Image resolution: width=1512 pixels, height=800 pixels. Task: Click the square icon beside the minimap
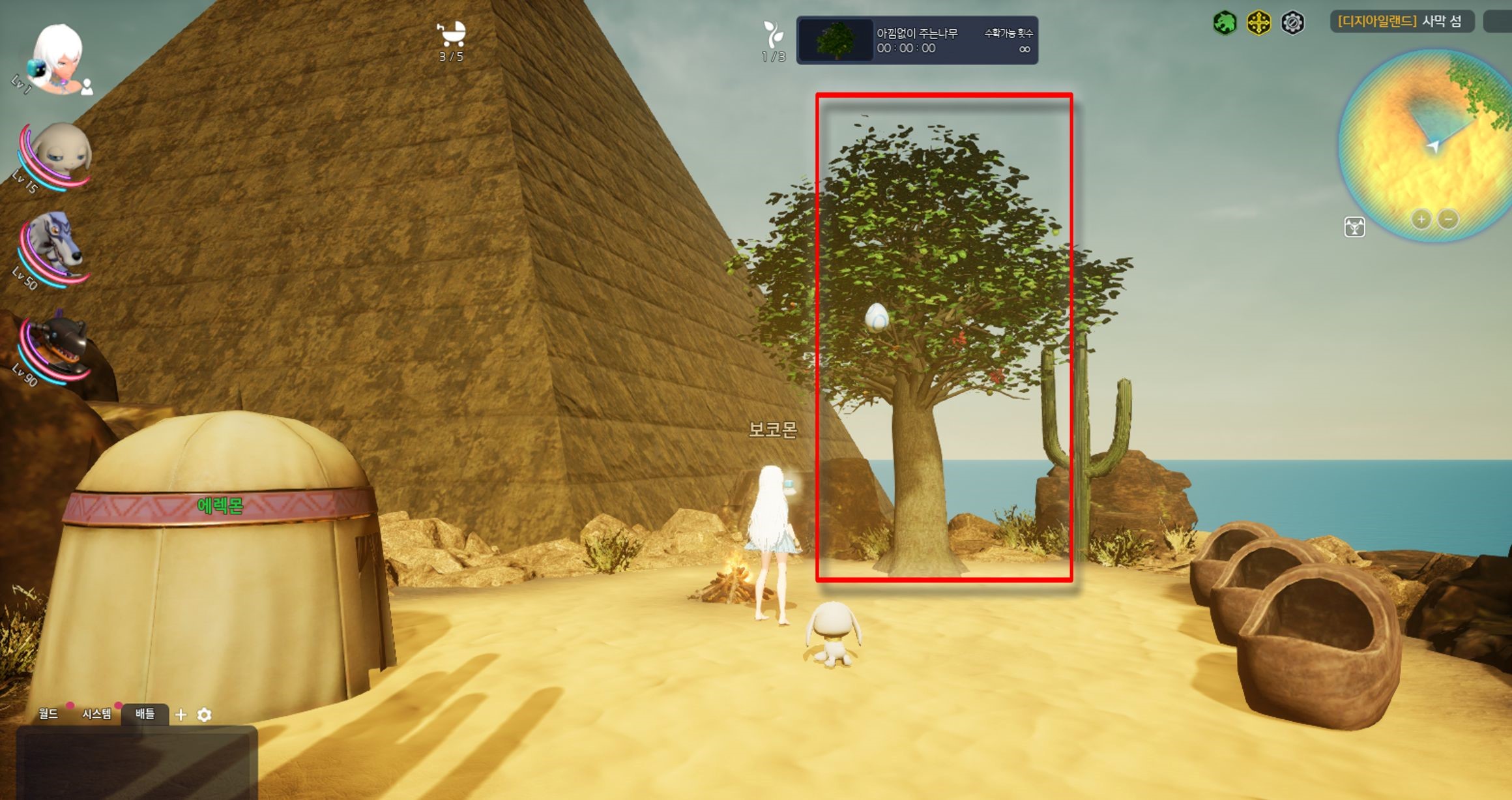click(x=1354, y=227)
